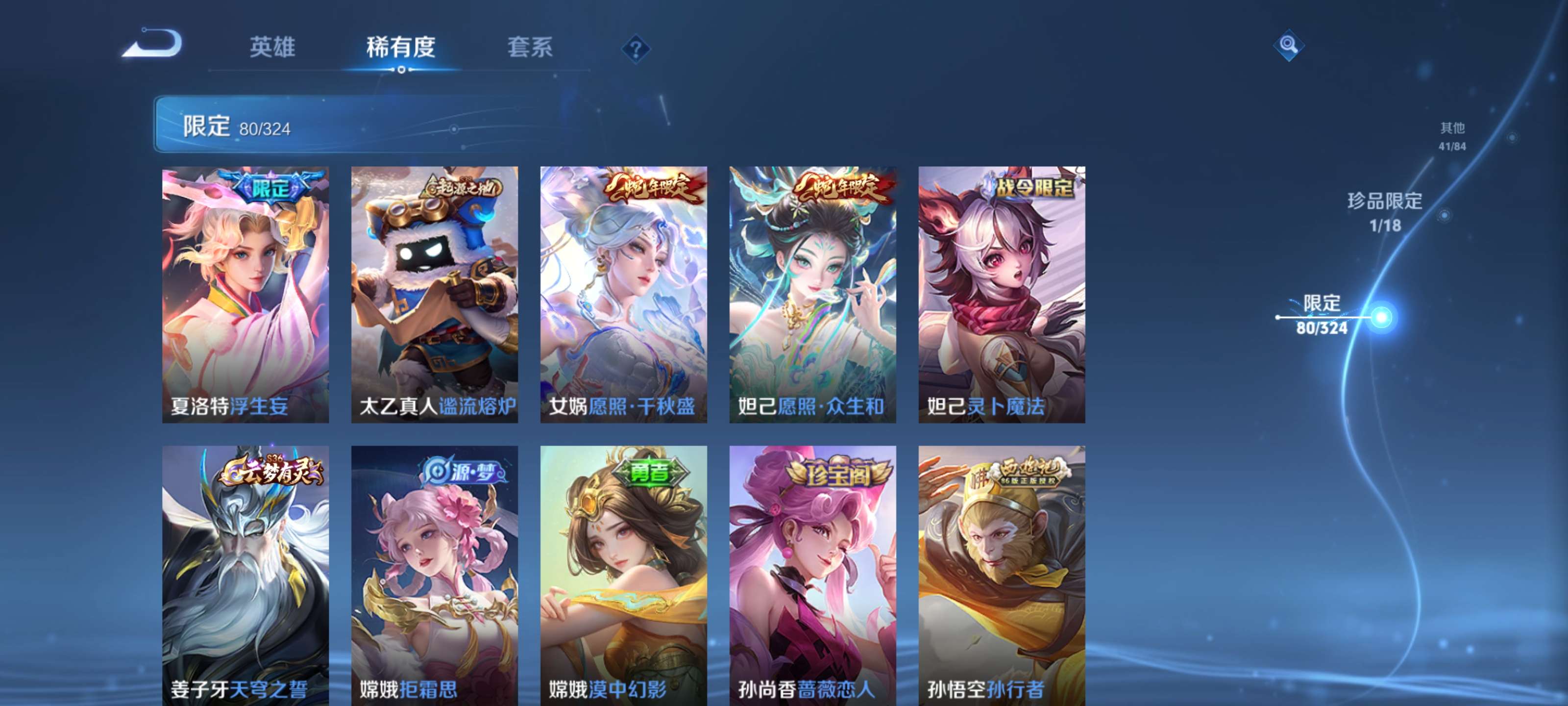Open the 孙尚香 蔷薇恋人 skin card
Screen dimensions: 1568x706
coord(812,575)
